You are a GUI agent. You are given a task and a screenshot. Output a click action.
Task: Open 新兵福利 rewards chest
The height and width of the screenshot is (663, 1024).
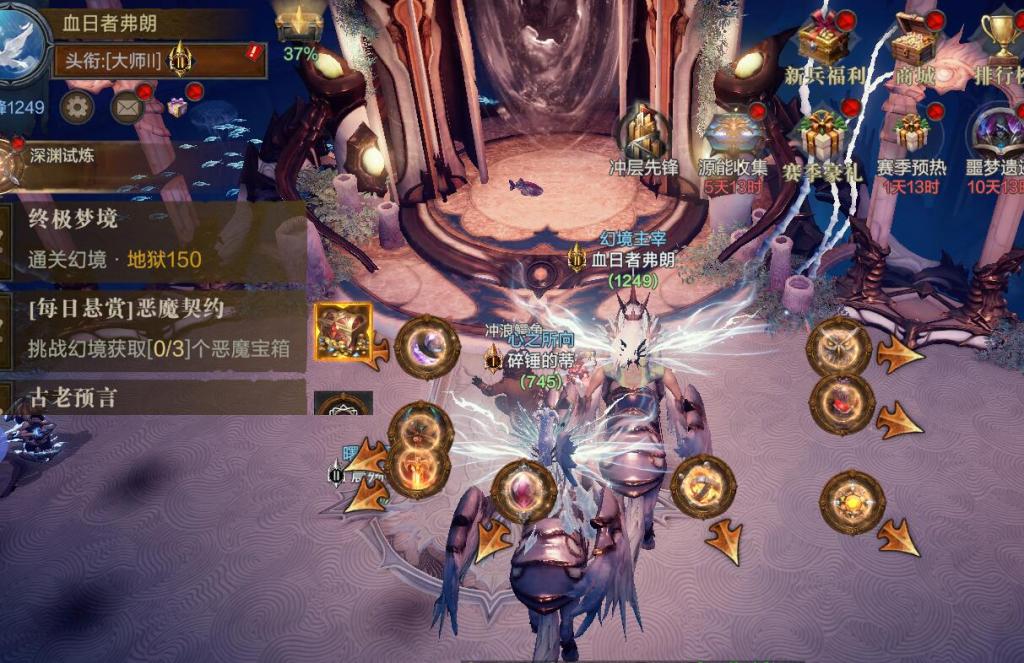pyautogui.click(x=822, y=45)
